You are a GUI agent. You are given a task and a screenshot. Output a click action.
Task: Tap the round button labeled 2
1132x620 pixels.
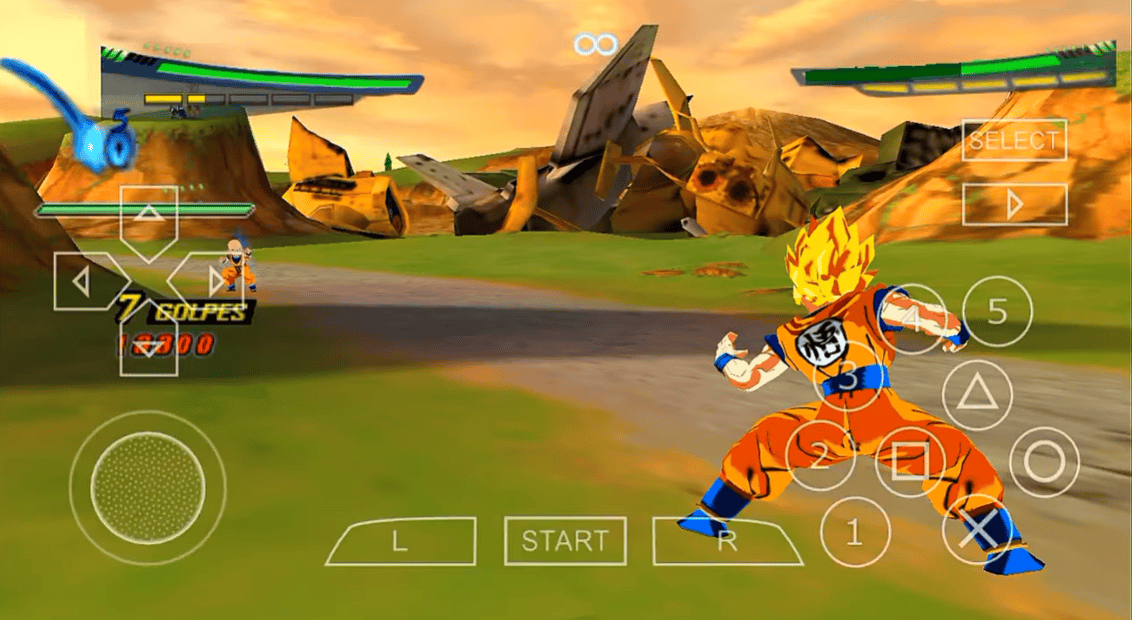click(x=820, y=457)
